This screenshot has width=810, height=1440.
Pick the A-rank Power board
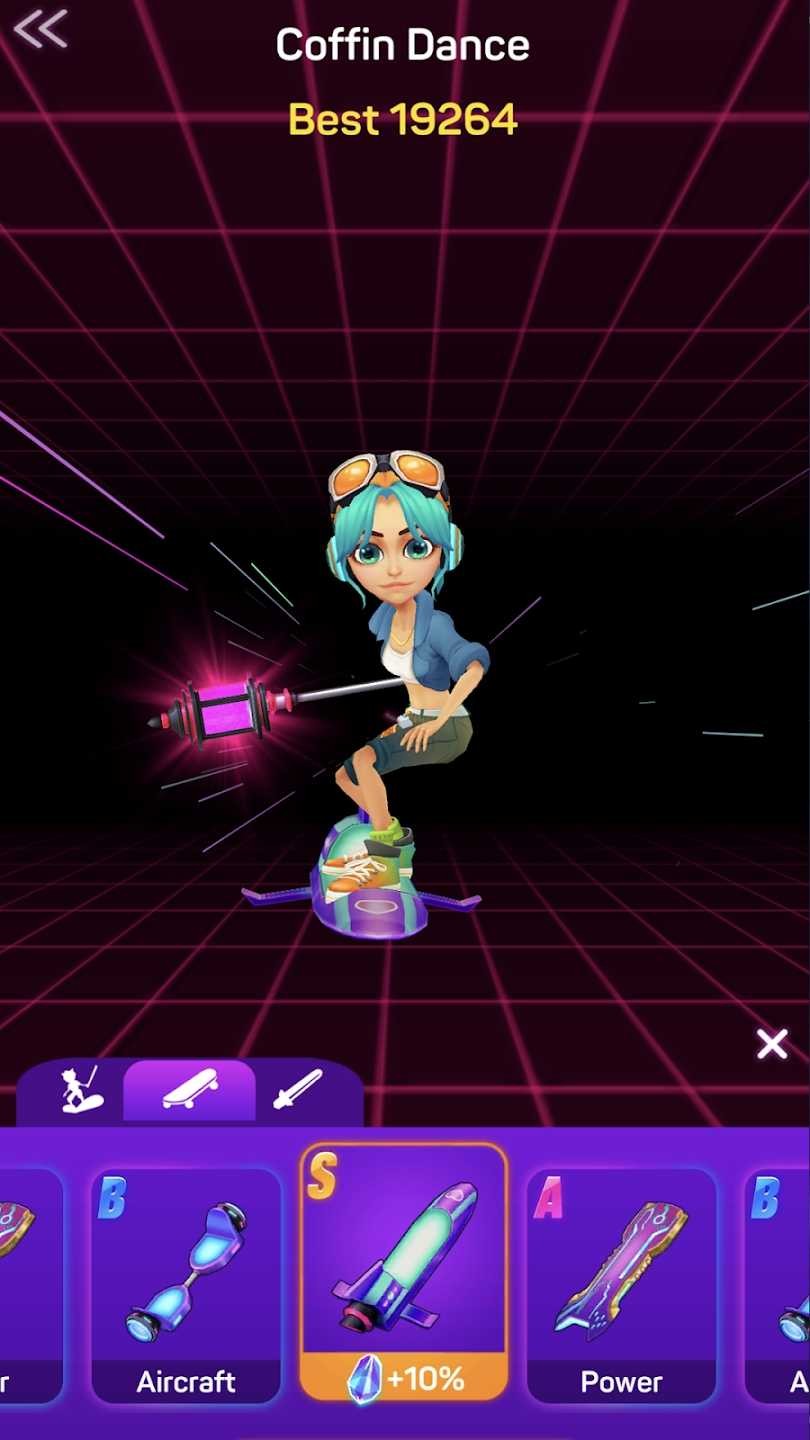621,1285
